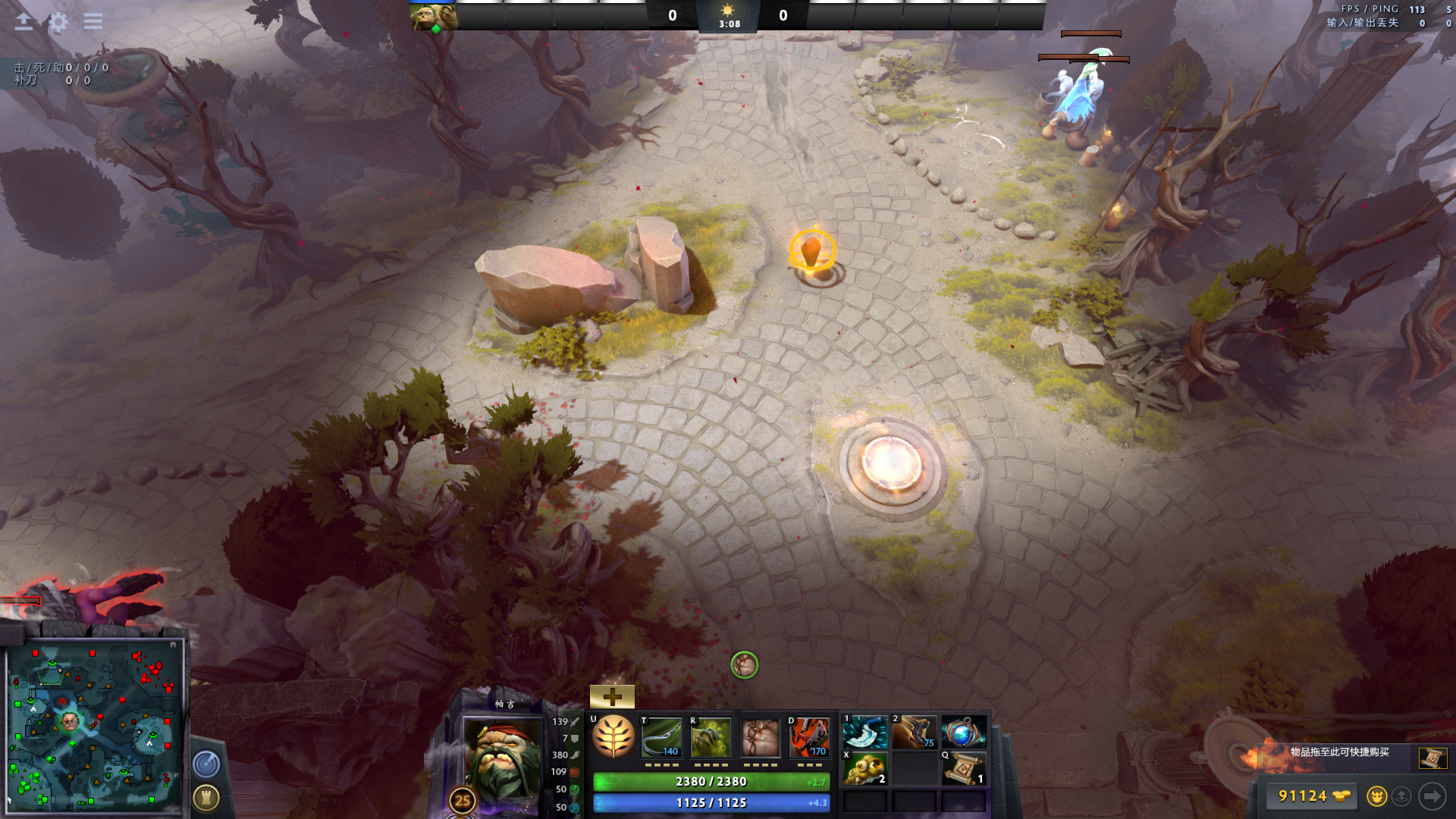The image size is (1456, 819).
Task: Select the Pudge portrait in the top bar
Action: pyautogui.click(x=433, y=17)
